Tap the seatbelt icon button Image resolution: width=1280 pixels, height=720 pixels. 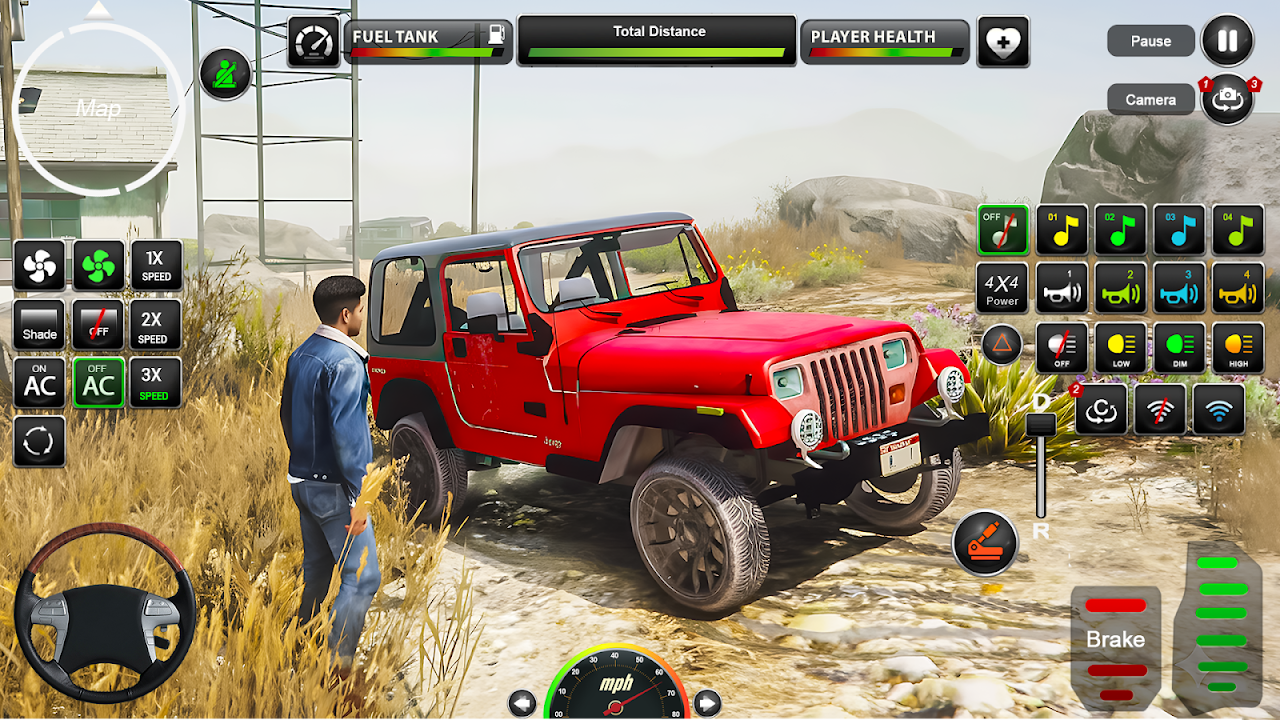(x=225, y=74)
